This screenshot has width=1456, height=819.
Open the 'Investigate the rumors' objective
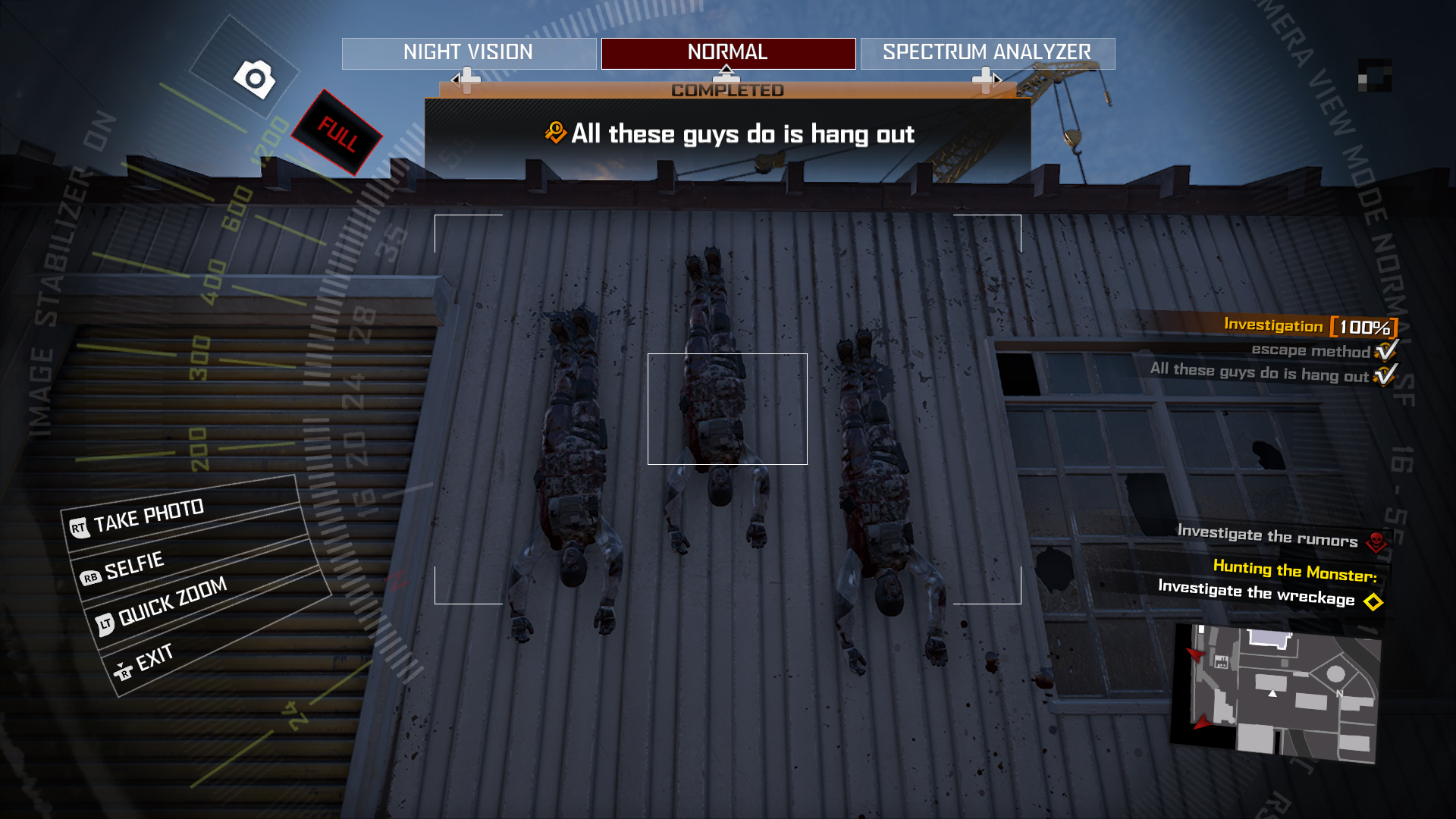pyautogui.click(x=1268, y=536)
